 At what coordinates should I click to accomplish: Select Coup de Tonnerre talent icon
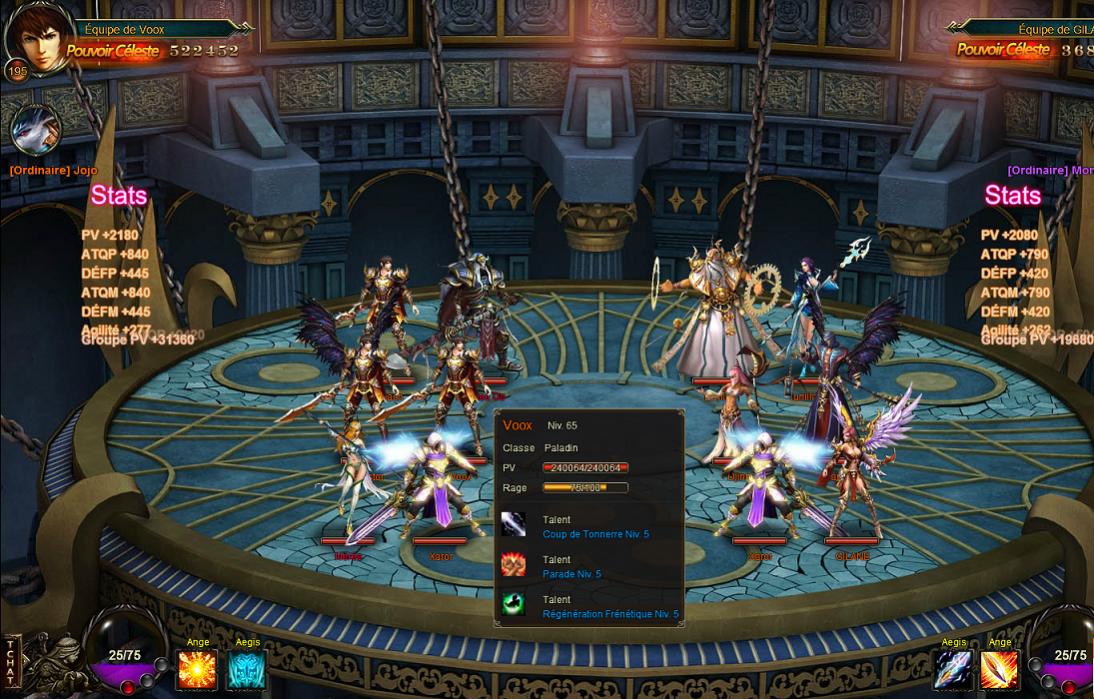[513, 525]
